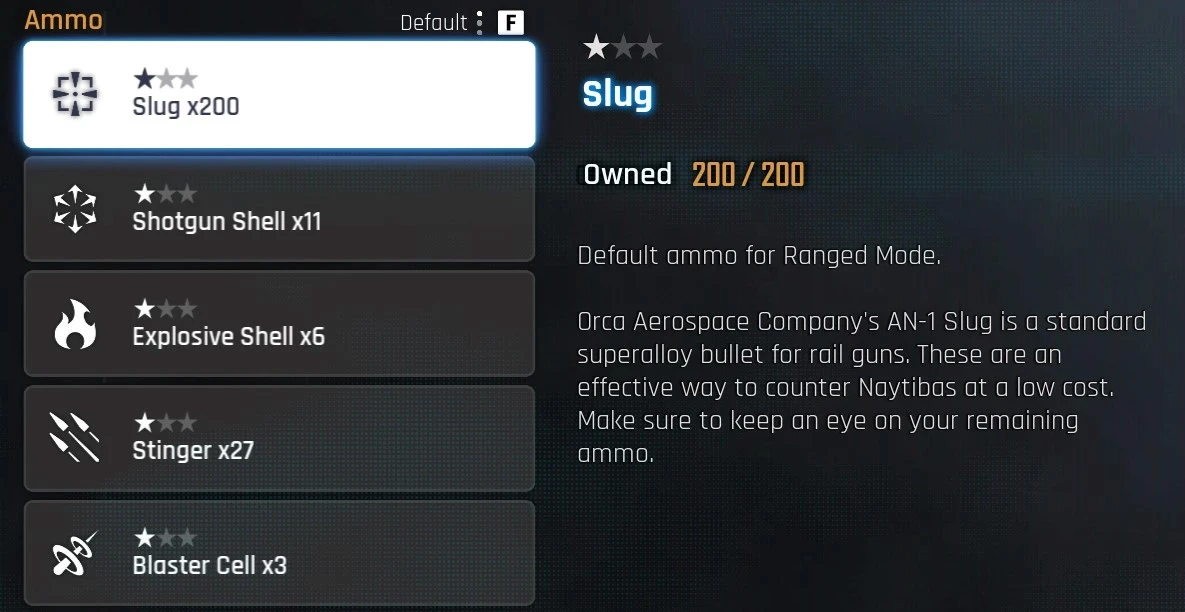
Task: Open the Default three-dot options
Action: (480, 22)
